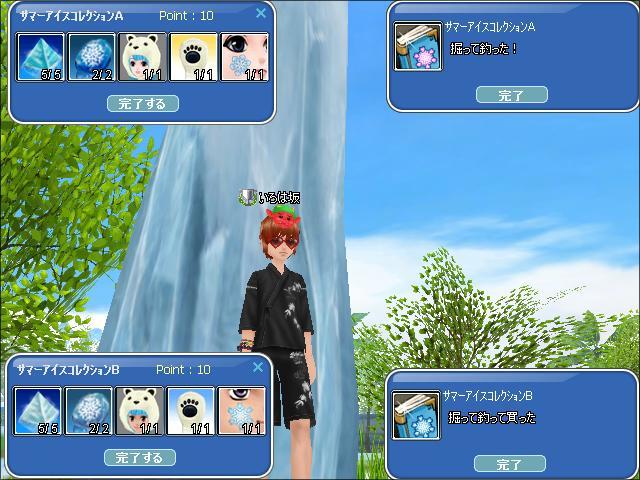Pick the snowflake face paint in Collection A
Viewport: 640px width, 480px height.
point(244,58)
